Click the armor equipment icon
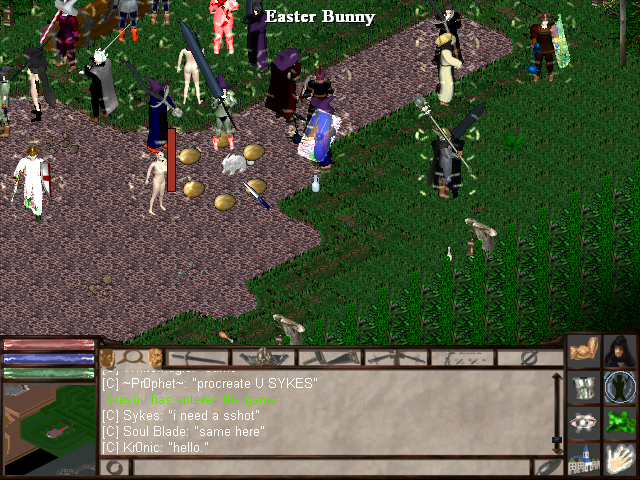The width and height of the screenshot is (640, 480). (x=583, y=387)
